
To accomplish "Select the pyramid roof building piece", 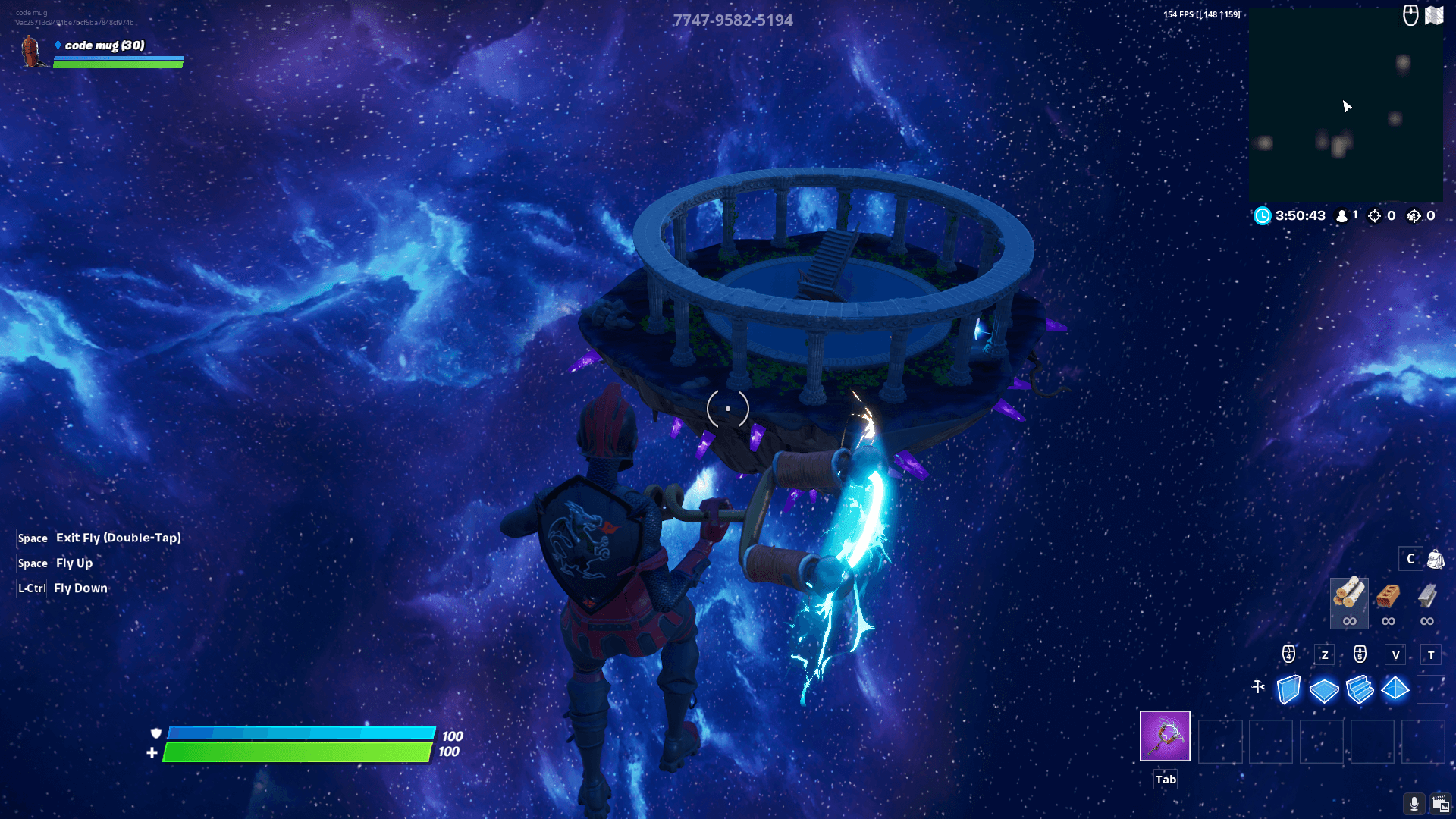I will [1396, 690].
